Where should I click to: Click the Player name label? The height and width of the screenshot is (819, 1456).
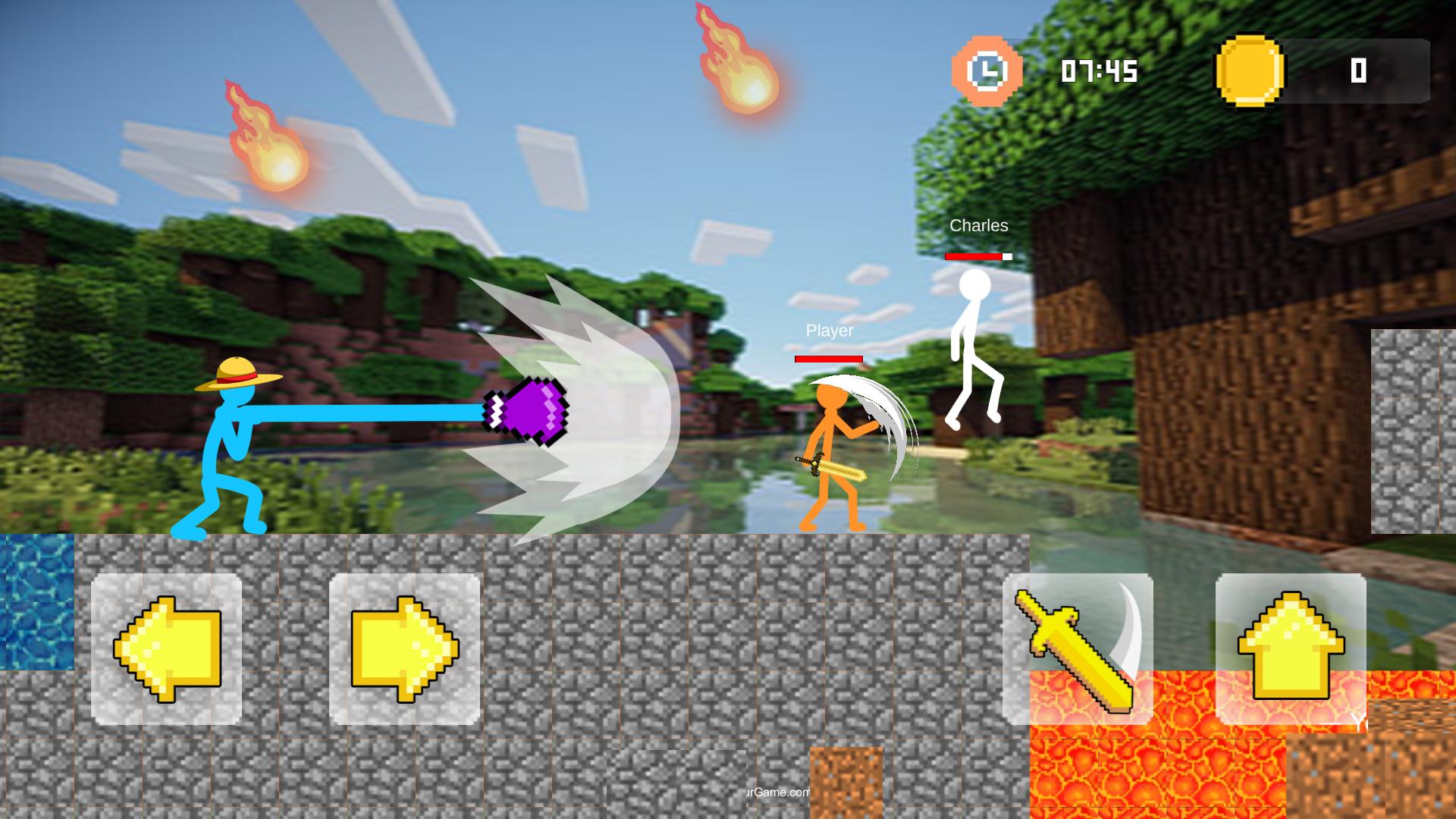[x=830, y=331]
